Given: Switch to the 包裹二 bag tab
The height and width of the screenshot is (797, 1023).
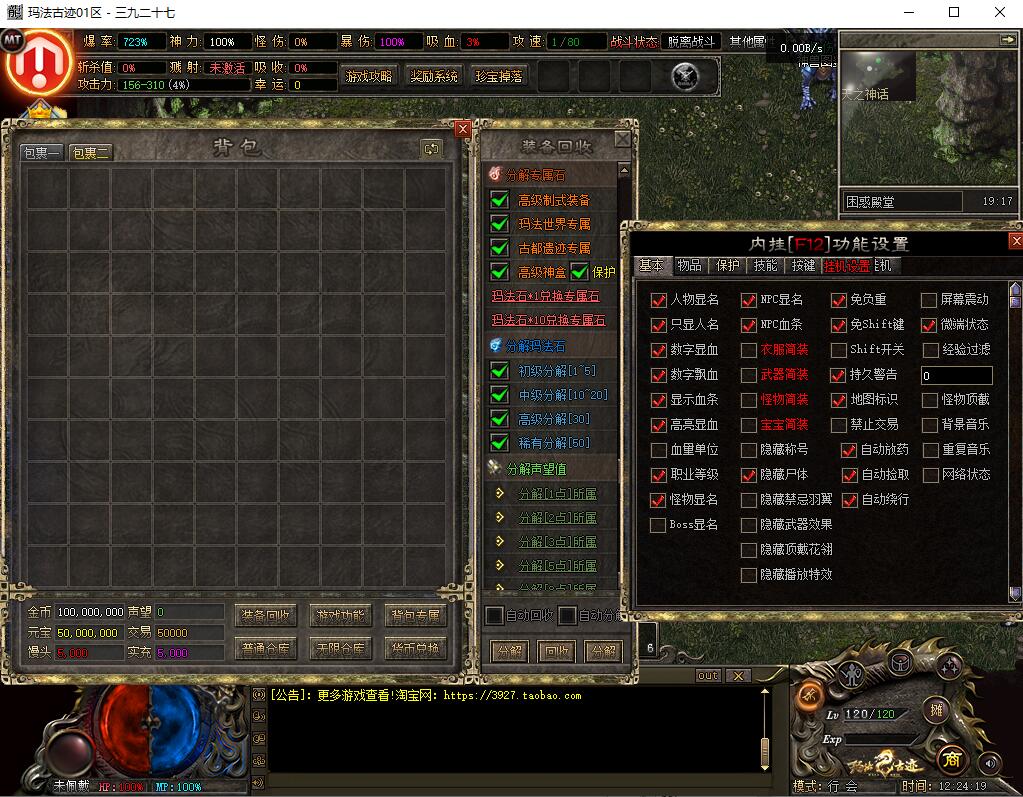Looking at the screenshot, I should click(90, 152).
